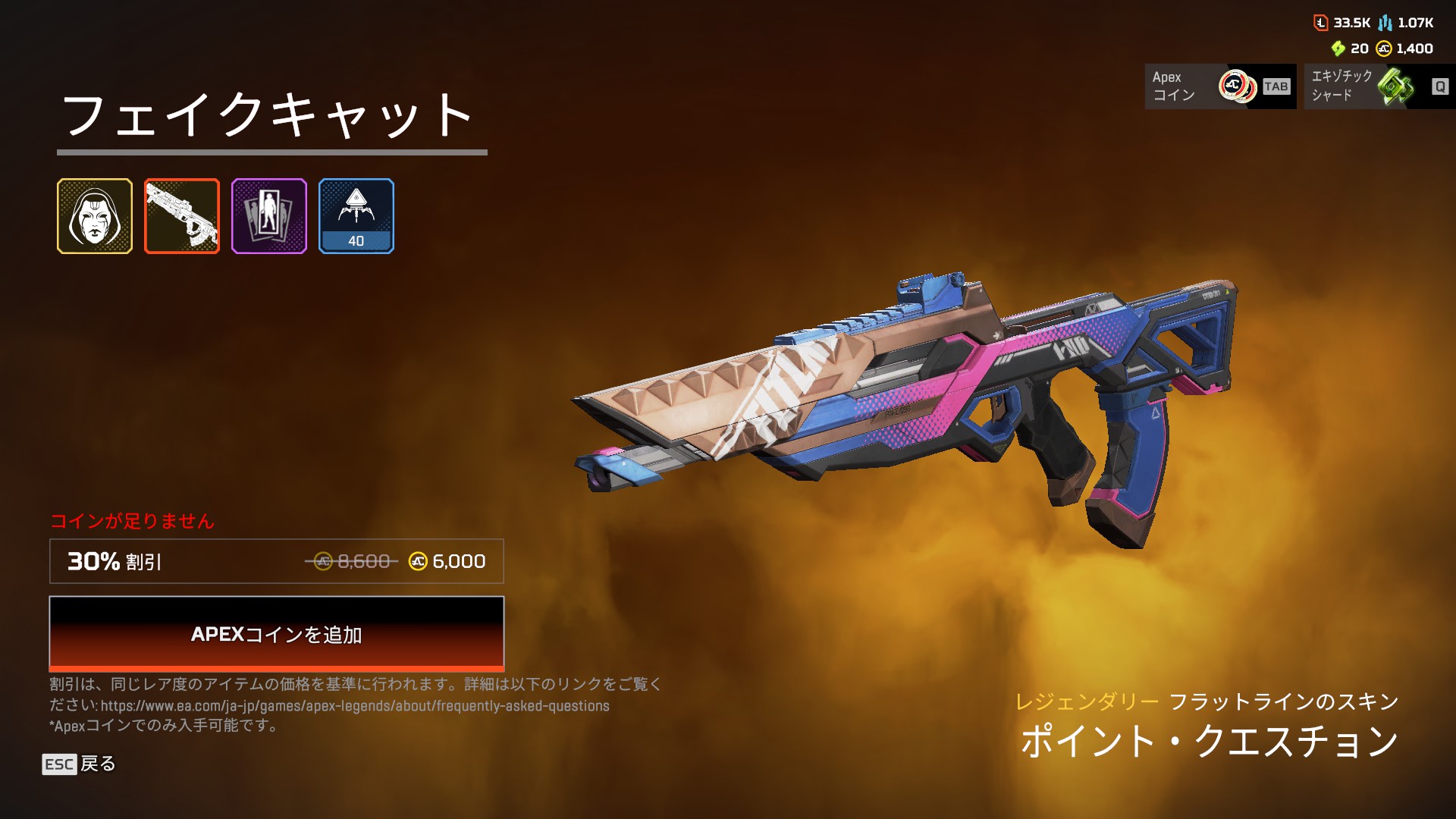Select the Flatline weapon skin thumbnail
This screenshot has width=1456, height=819.
pyautogui.click(x=182, y=216)
